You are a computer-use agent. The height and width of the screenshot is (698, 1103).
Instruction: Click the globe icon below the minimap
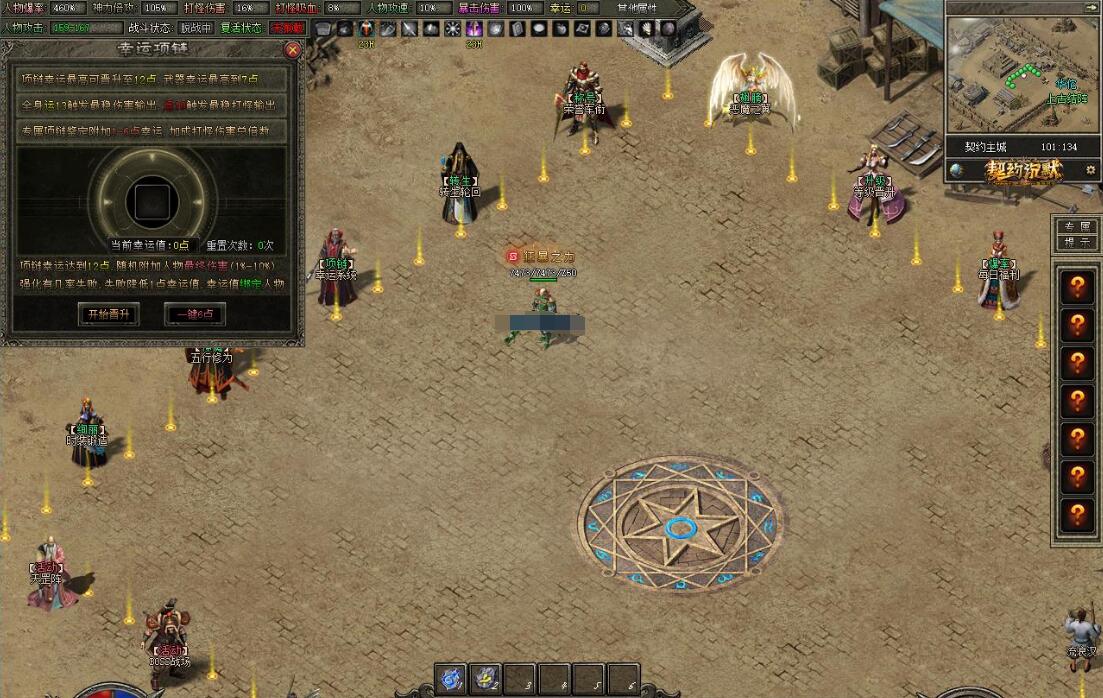957,170
